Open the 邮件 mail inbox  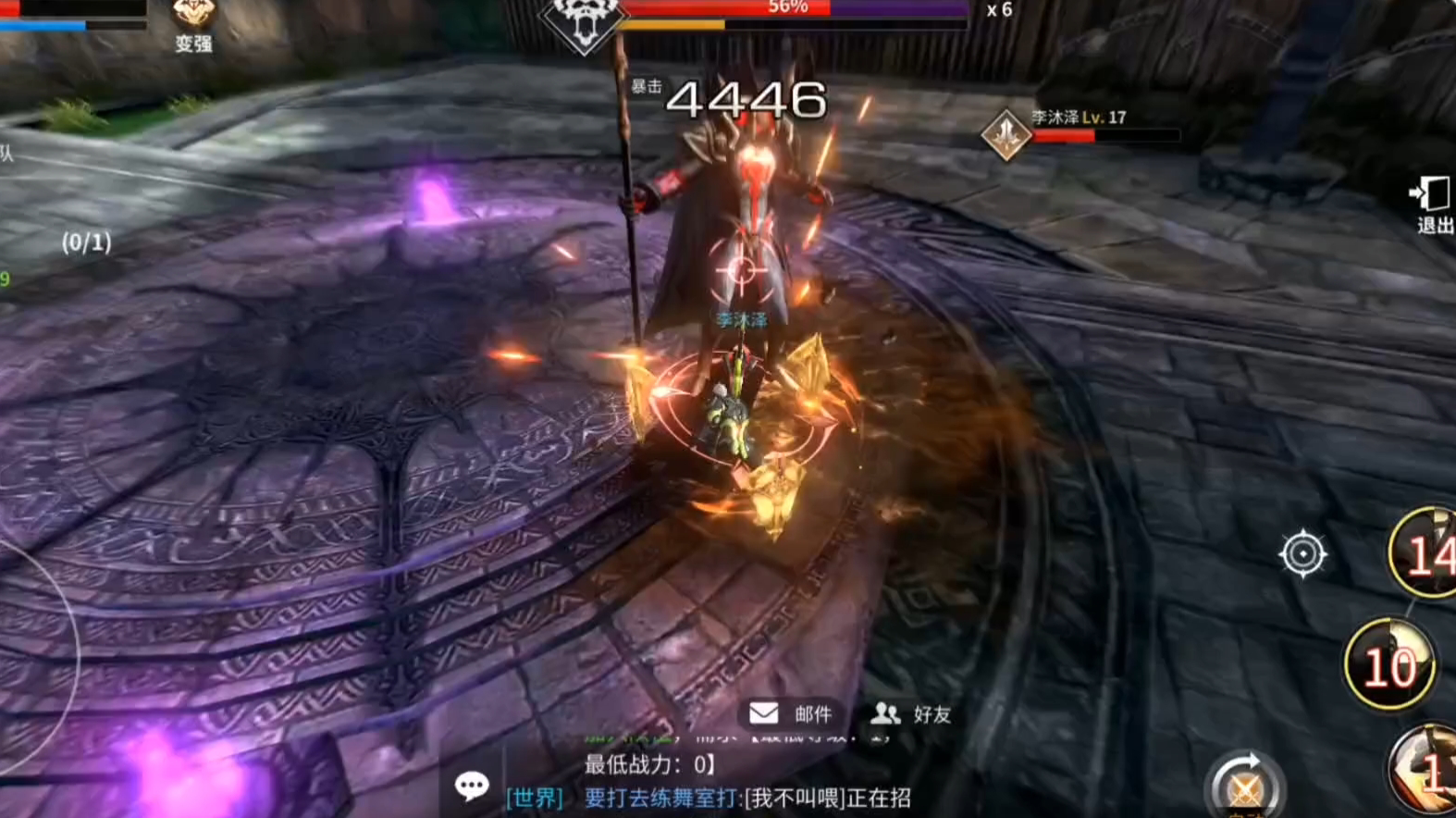pos(790,713)
